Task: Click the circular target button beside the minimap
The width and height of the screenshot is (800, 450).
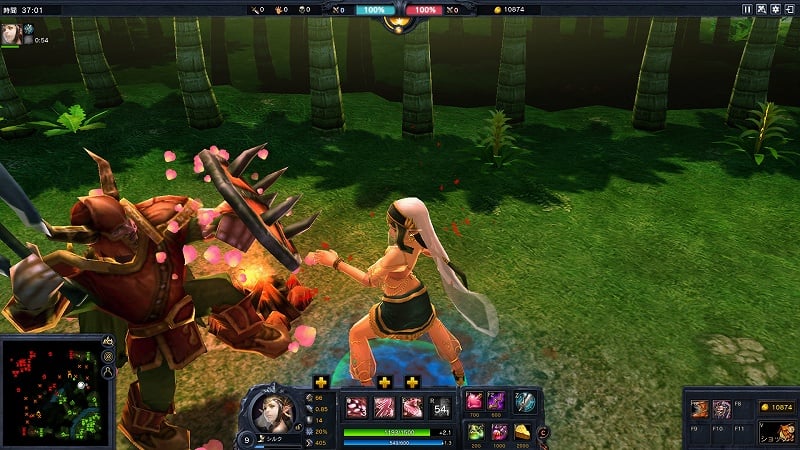Action: pyautogui.click(x=107, y=357)
